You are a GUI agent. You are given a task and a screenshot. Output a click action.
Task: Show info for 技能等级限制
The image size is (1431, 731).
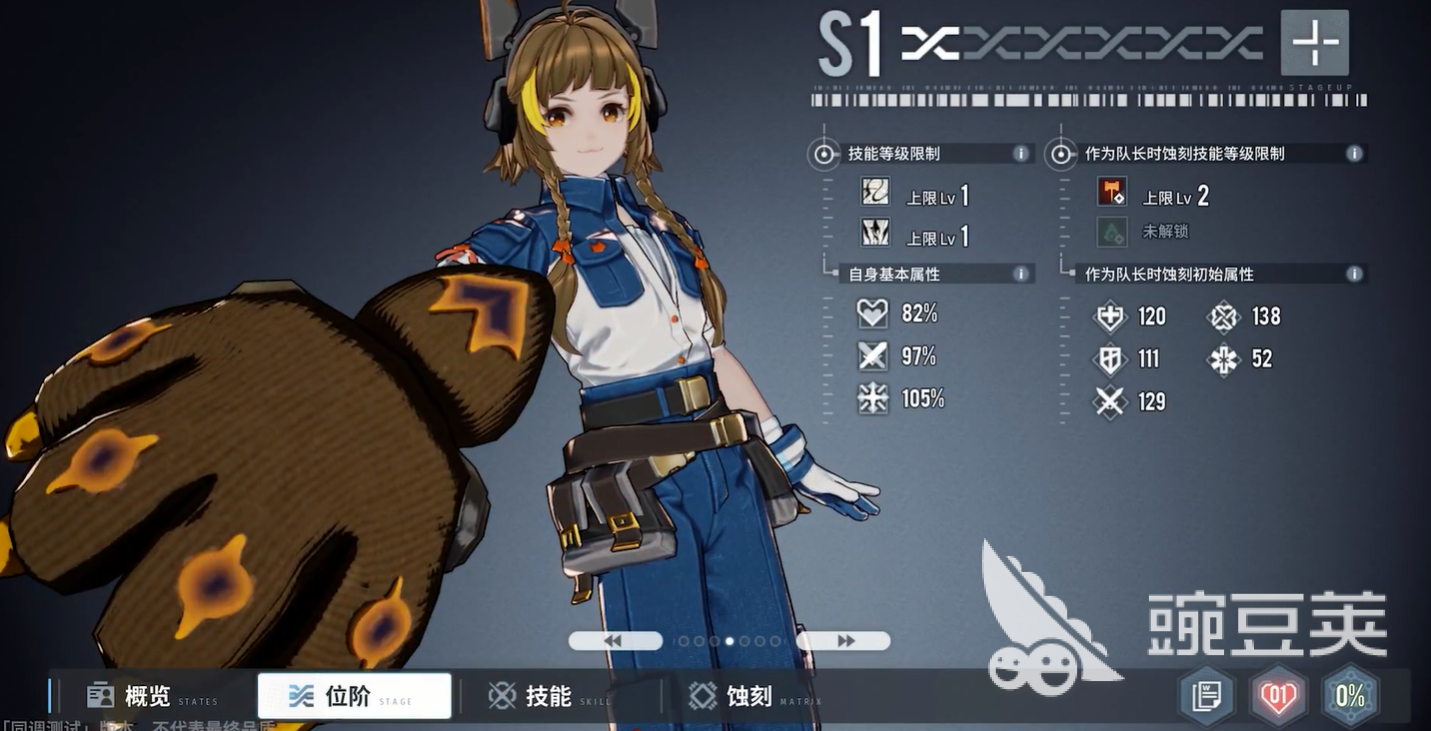[x=1020, y=154]
